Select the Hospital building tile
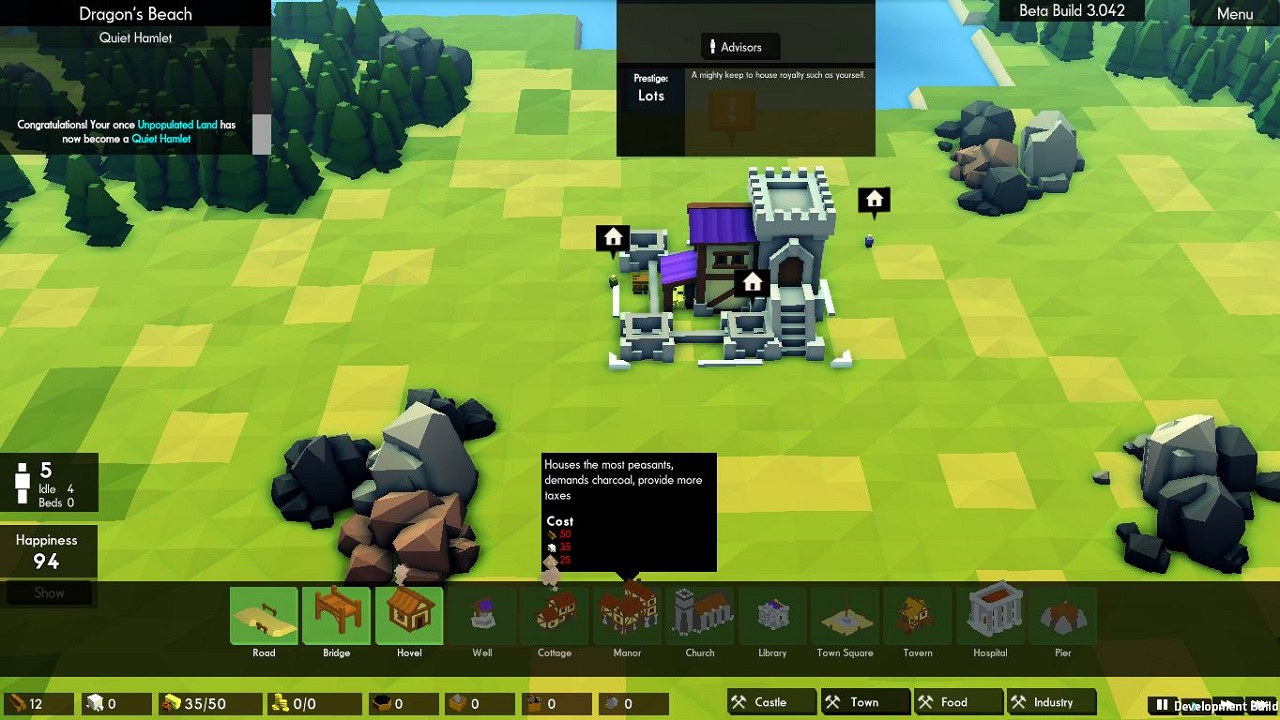 click(990, 615)
